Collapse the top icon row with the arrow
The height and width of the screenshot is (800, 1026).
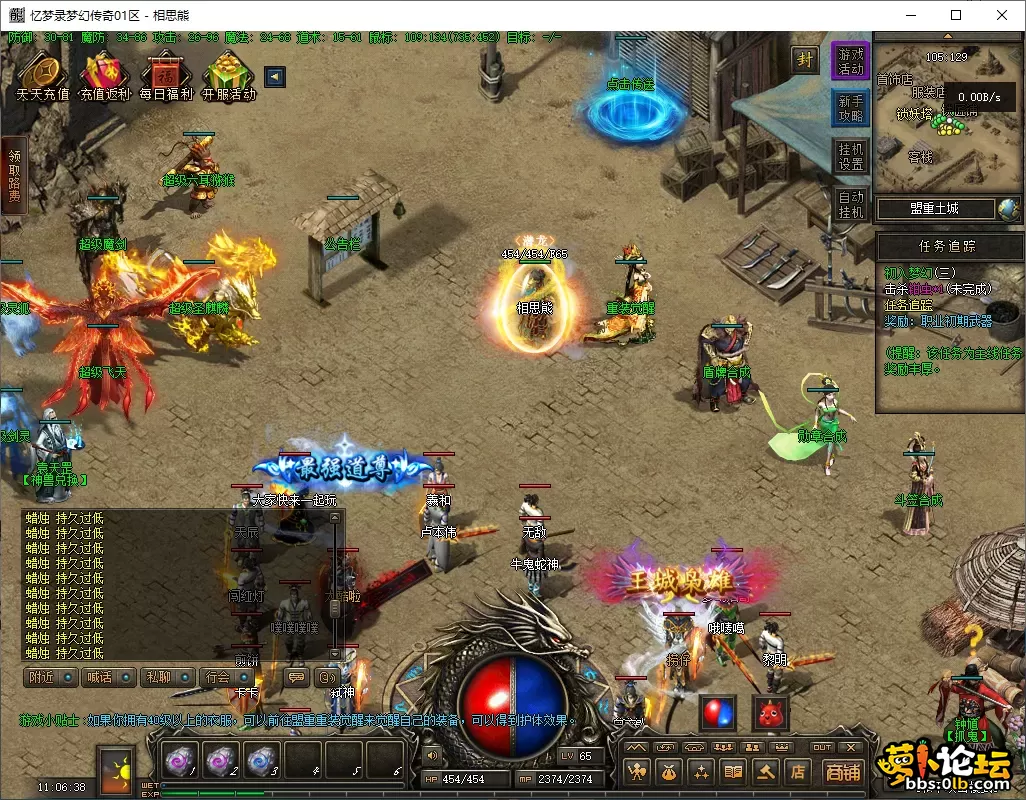point(275,77)
